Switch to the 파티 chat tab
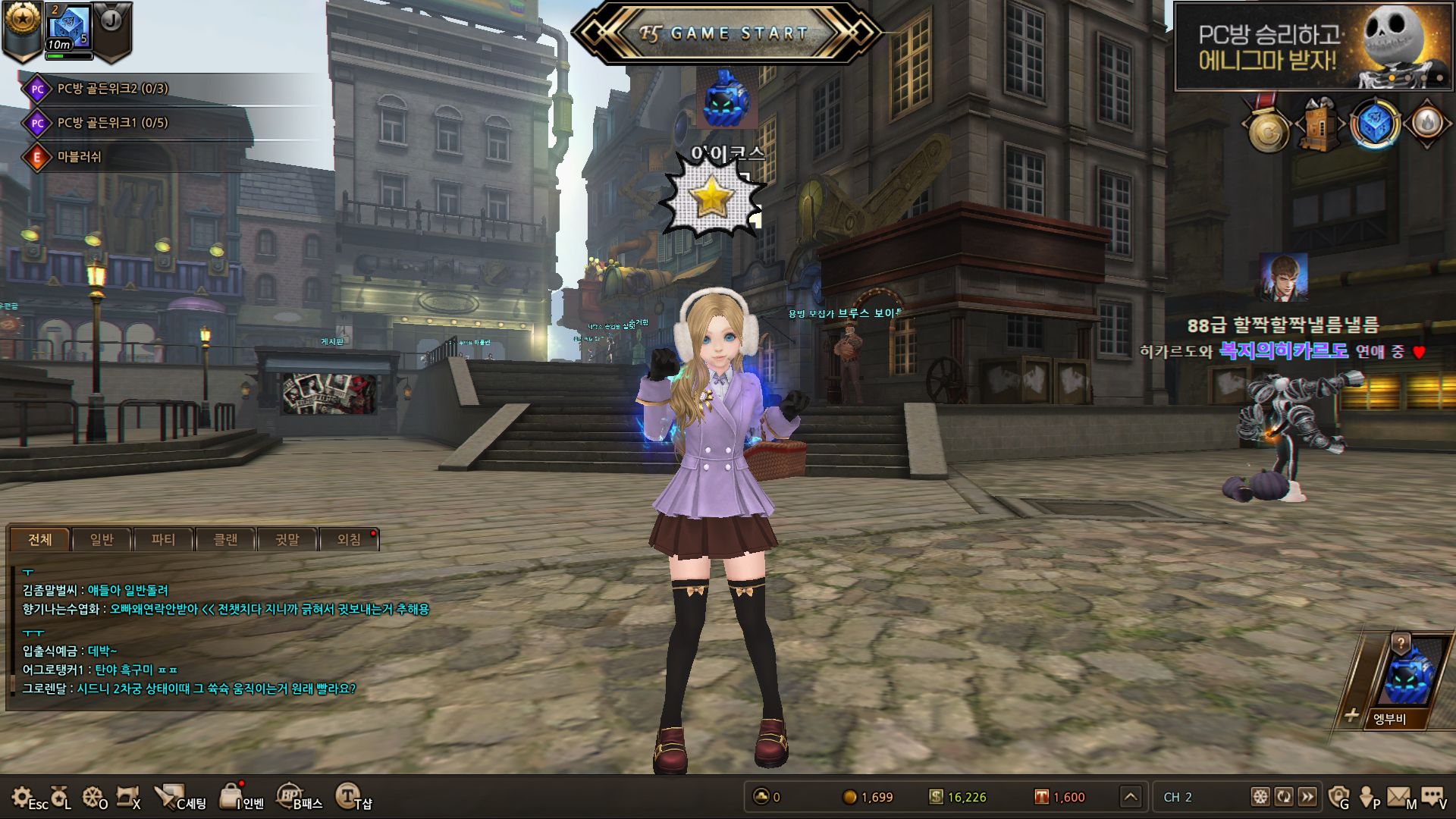Screen dimensions: 1456x819 tap(163, 539)
